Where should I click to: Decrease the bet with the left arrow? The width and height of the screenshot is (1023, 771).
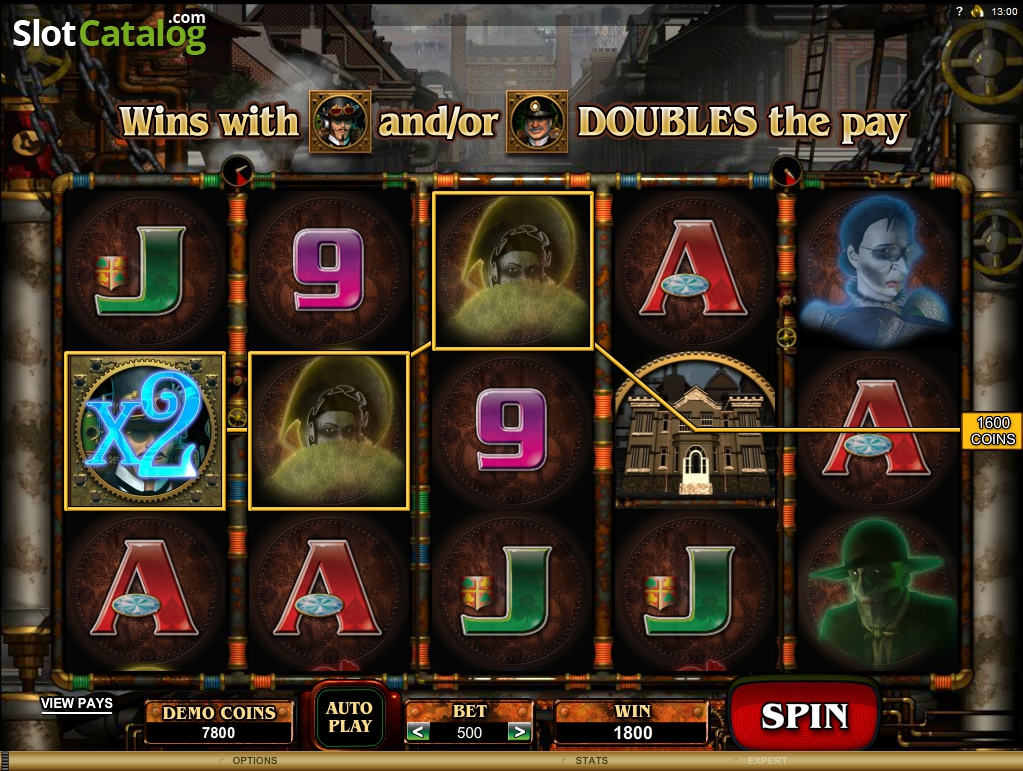pyautogui.click(x=420, y=732)
